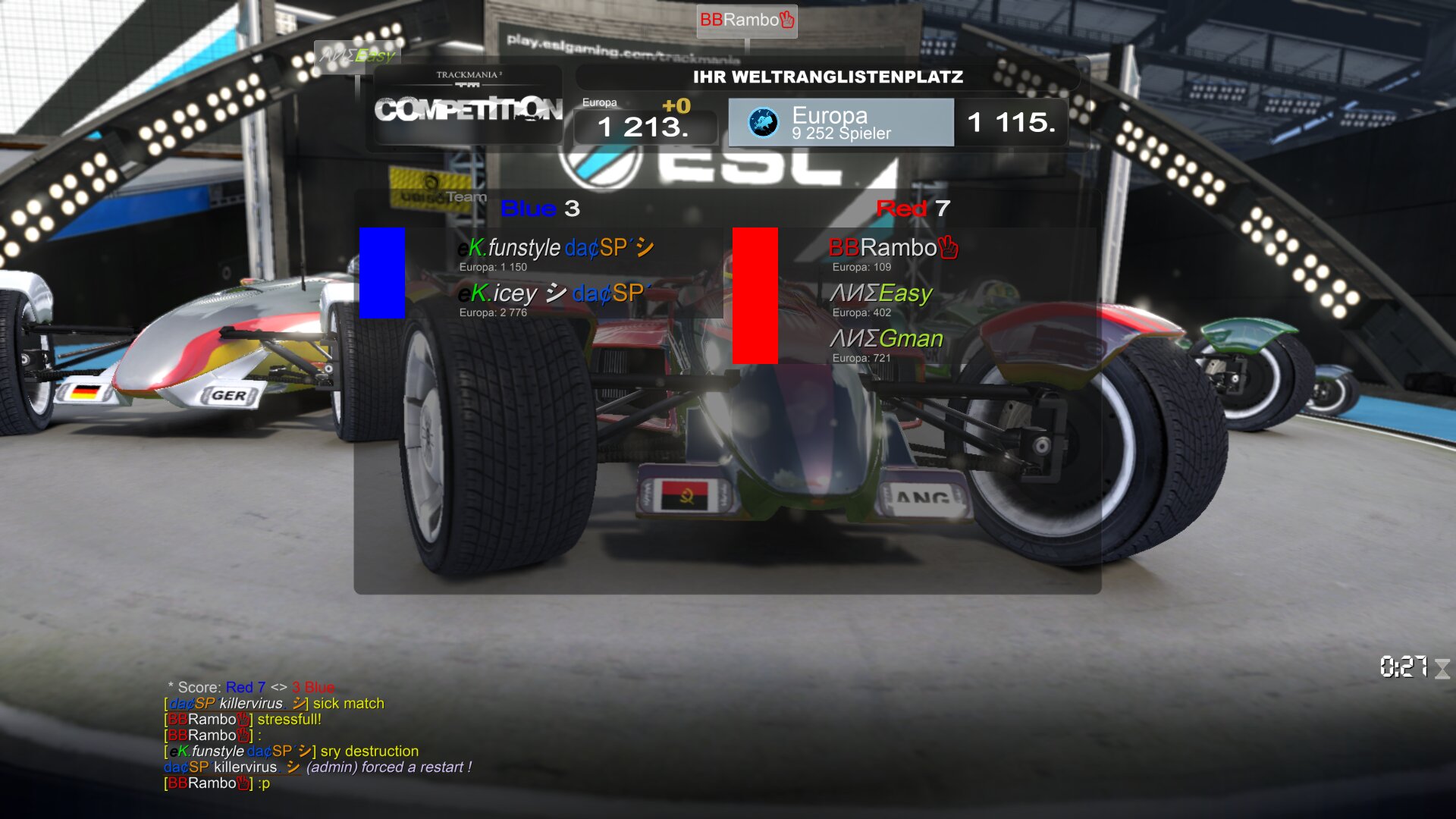Click the BBRambo name tag above the scoreboard
1456x819 pixels.
pyautogui.click(x=746, y=20)
